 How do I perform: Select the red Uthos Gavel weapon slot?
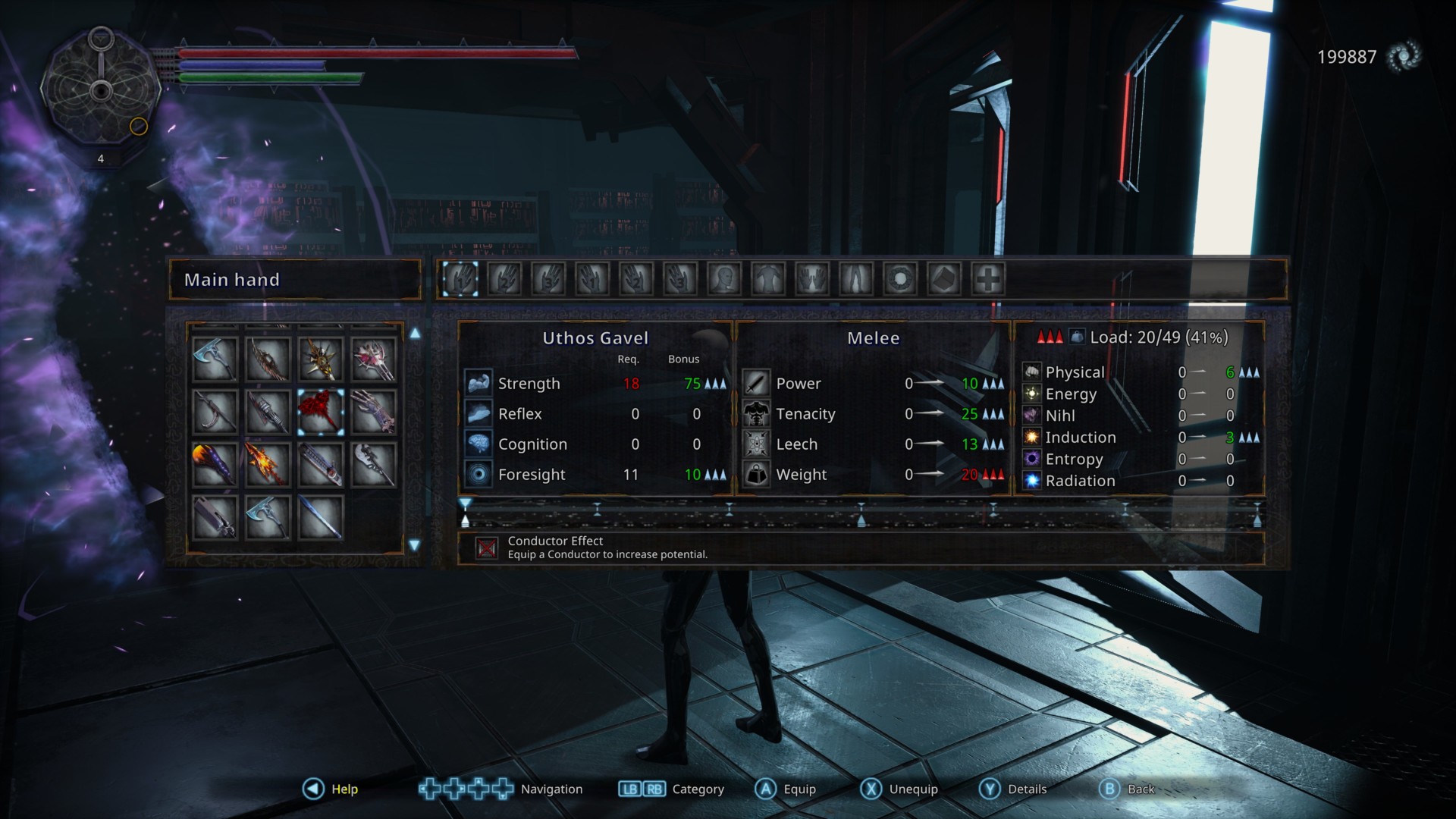pos(321,412)
